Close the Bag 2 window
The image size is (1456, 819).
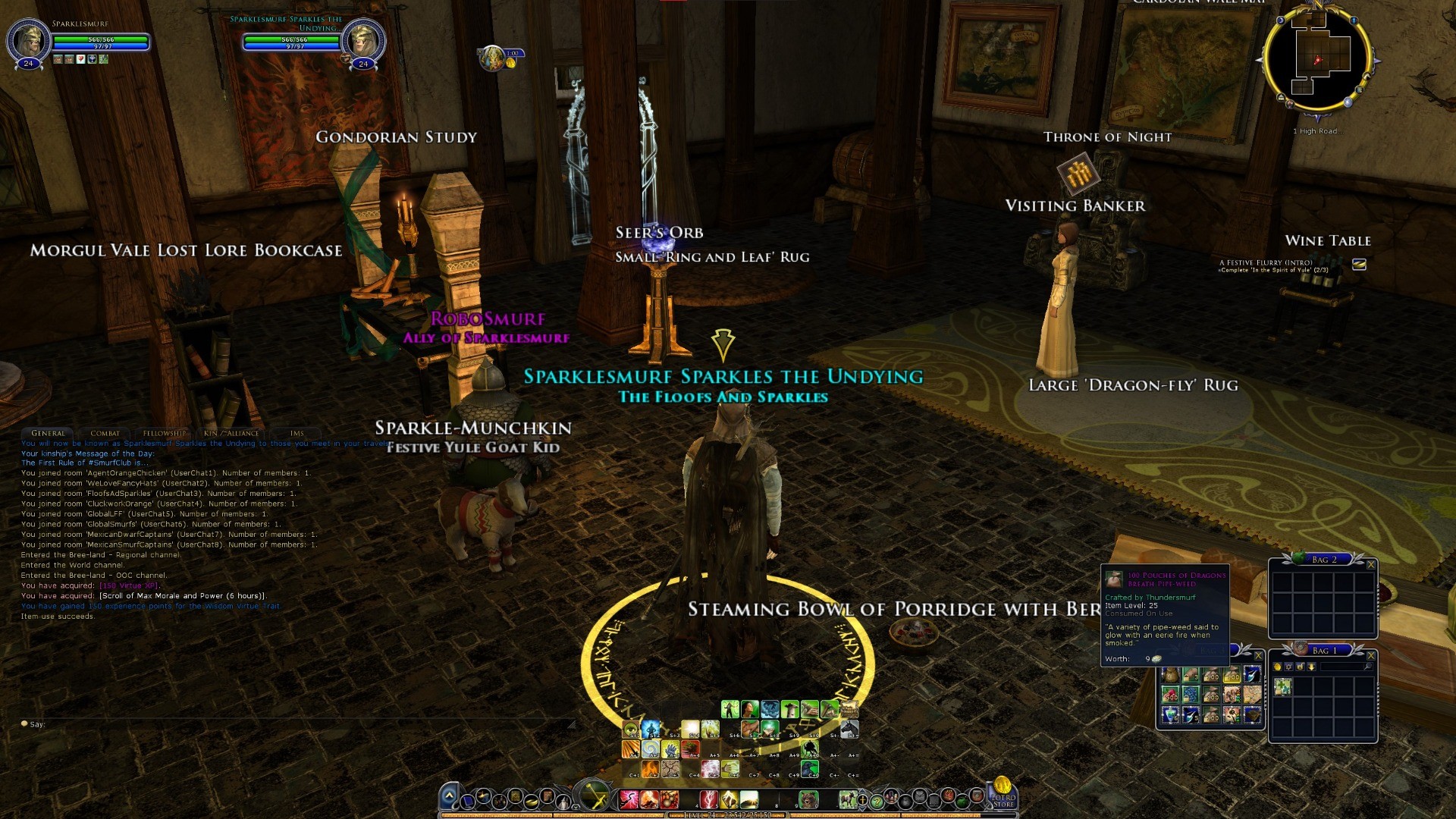[x=1370, y=565]
